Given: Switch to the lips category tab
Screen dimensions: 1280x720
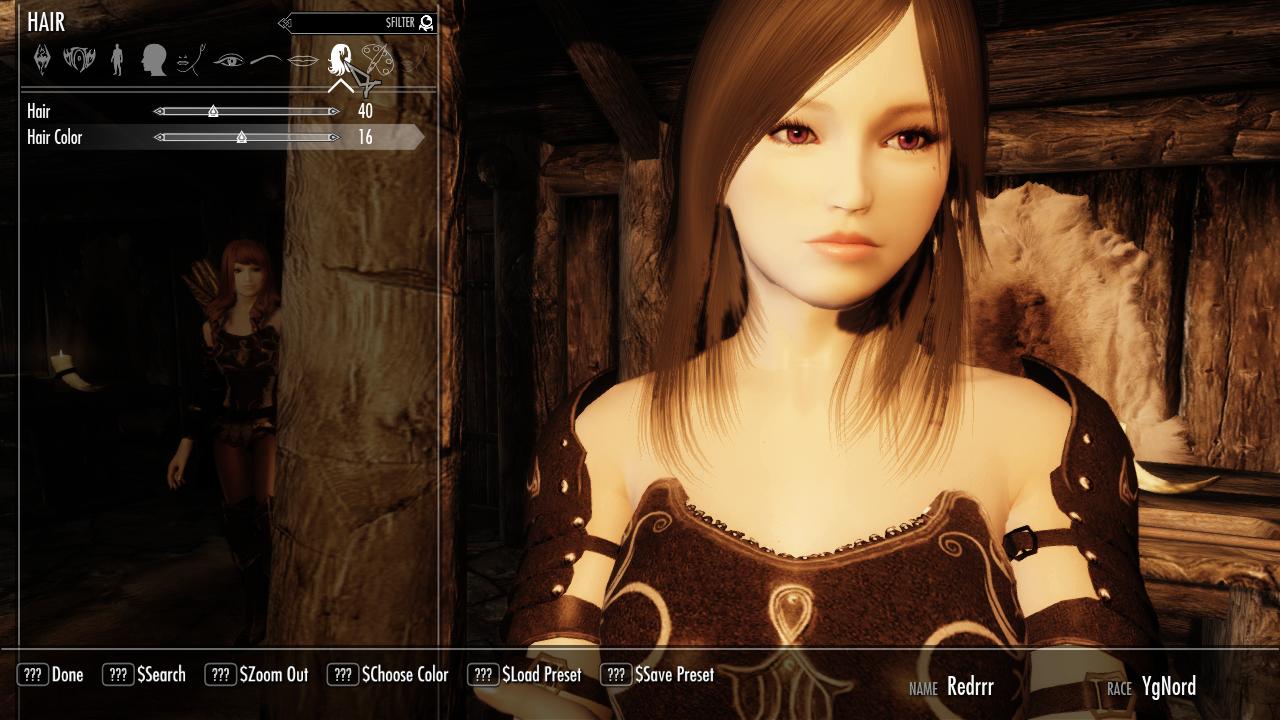Looking at the screenshot, I should pos(303,60).
